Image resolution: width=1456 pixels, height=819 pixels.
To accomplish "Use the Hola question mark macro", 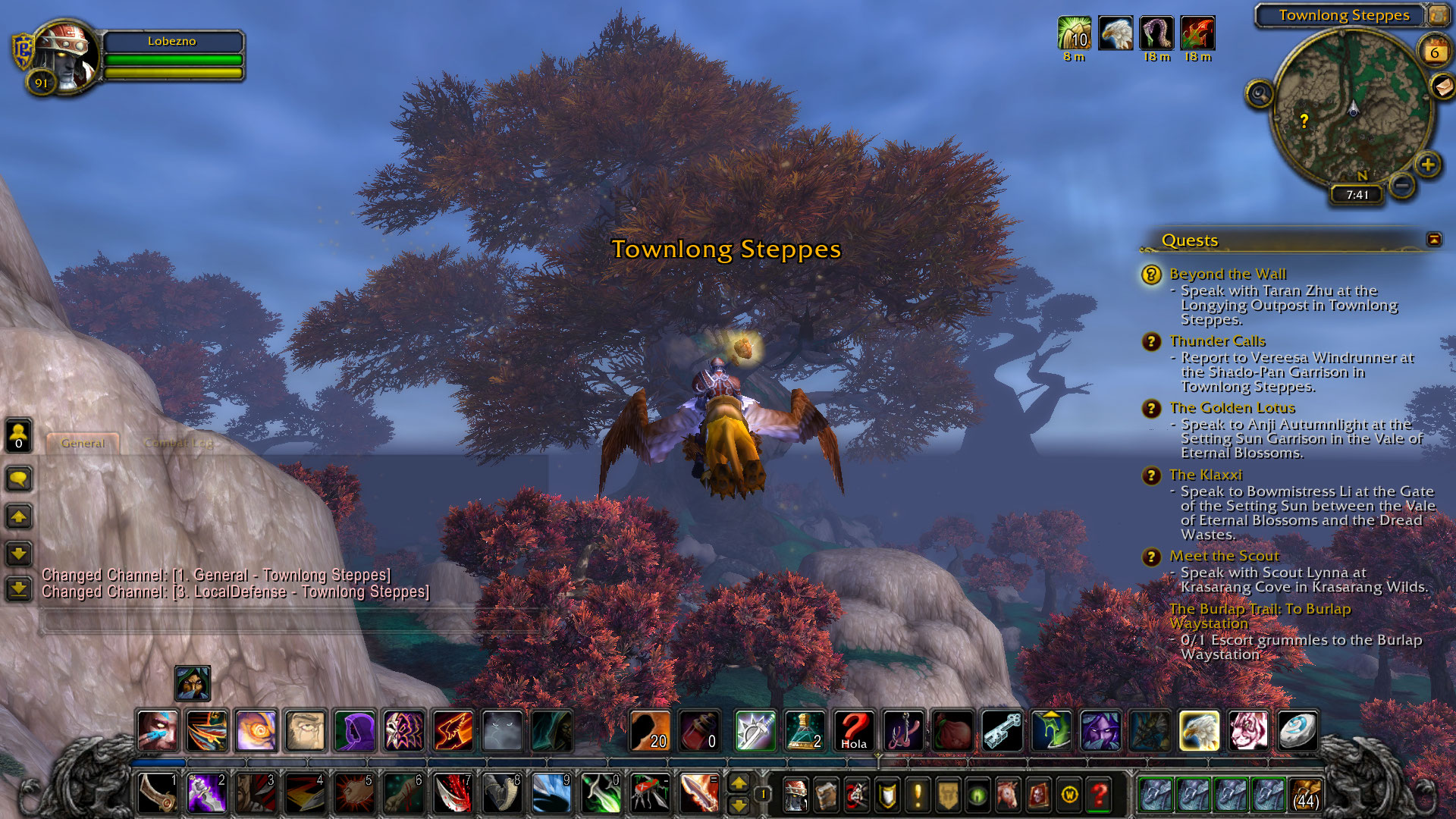I will click(x=853, y=731).
